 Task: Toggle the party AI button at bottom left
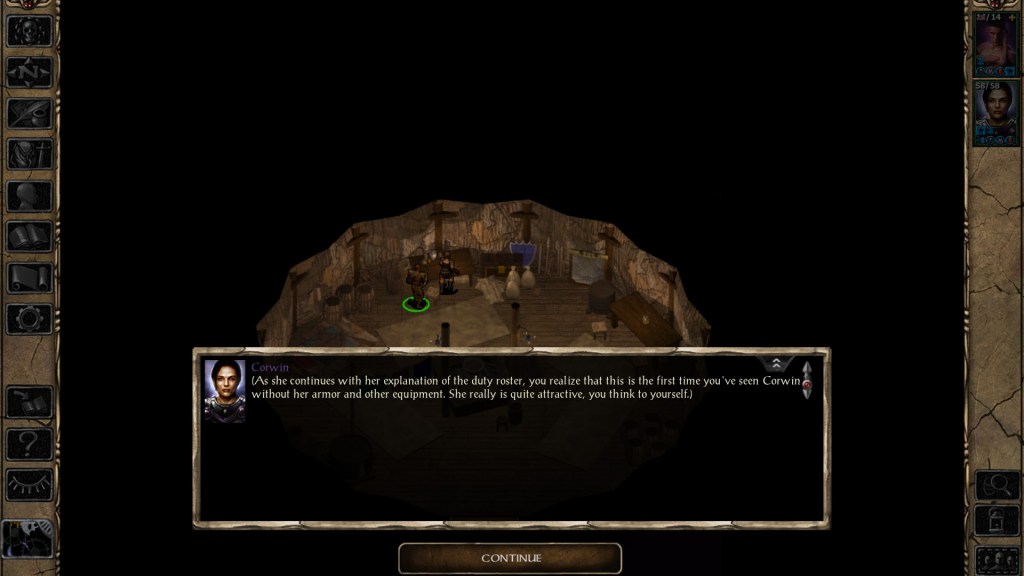pos(29,539)
